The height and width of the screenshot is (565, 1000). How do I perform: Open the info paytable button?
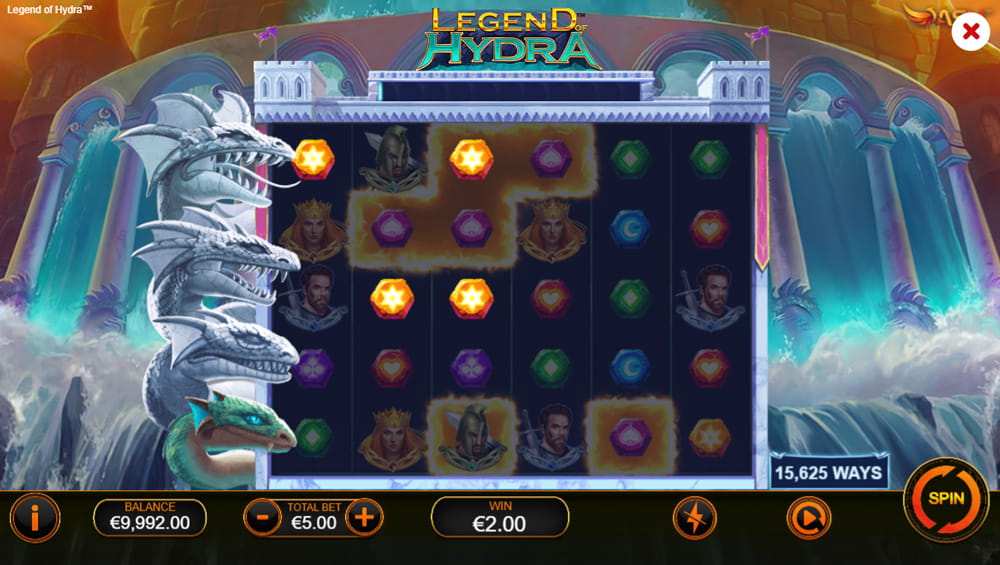(35, 517)
